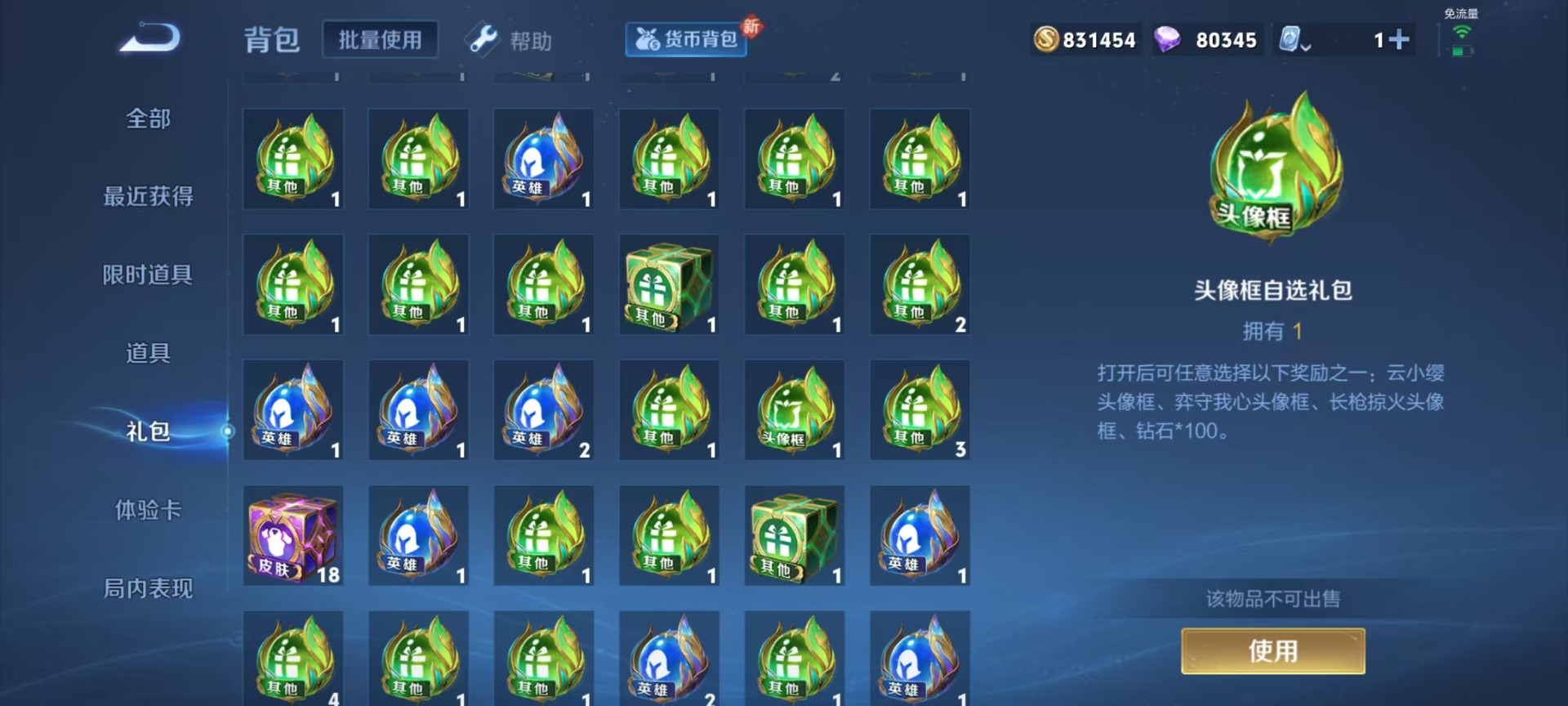The image size is (1568, 706).
Task: Switch to the 最近获得 category
Action: (x=148, y=196)
